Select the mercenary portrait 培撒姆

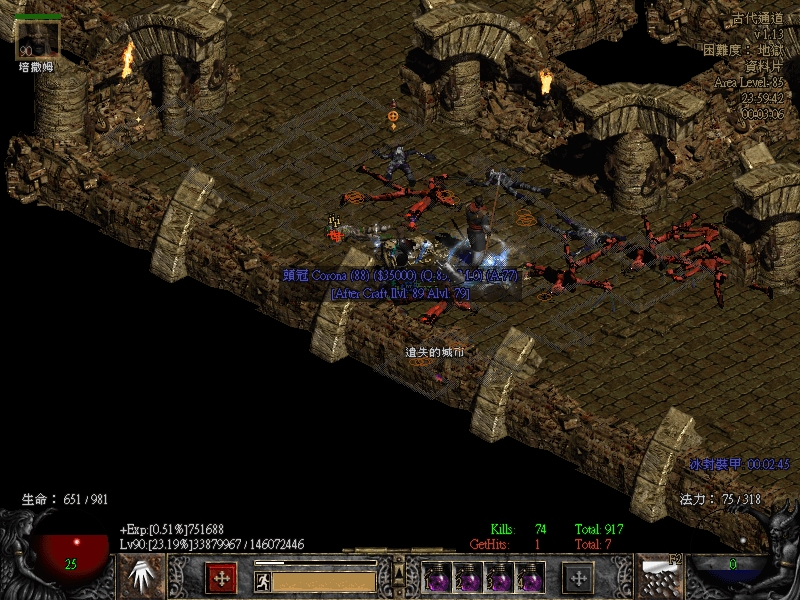[38, 38]
